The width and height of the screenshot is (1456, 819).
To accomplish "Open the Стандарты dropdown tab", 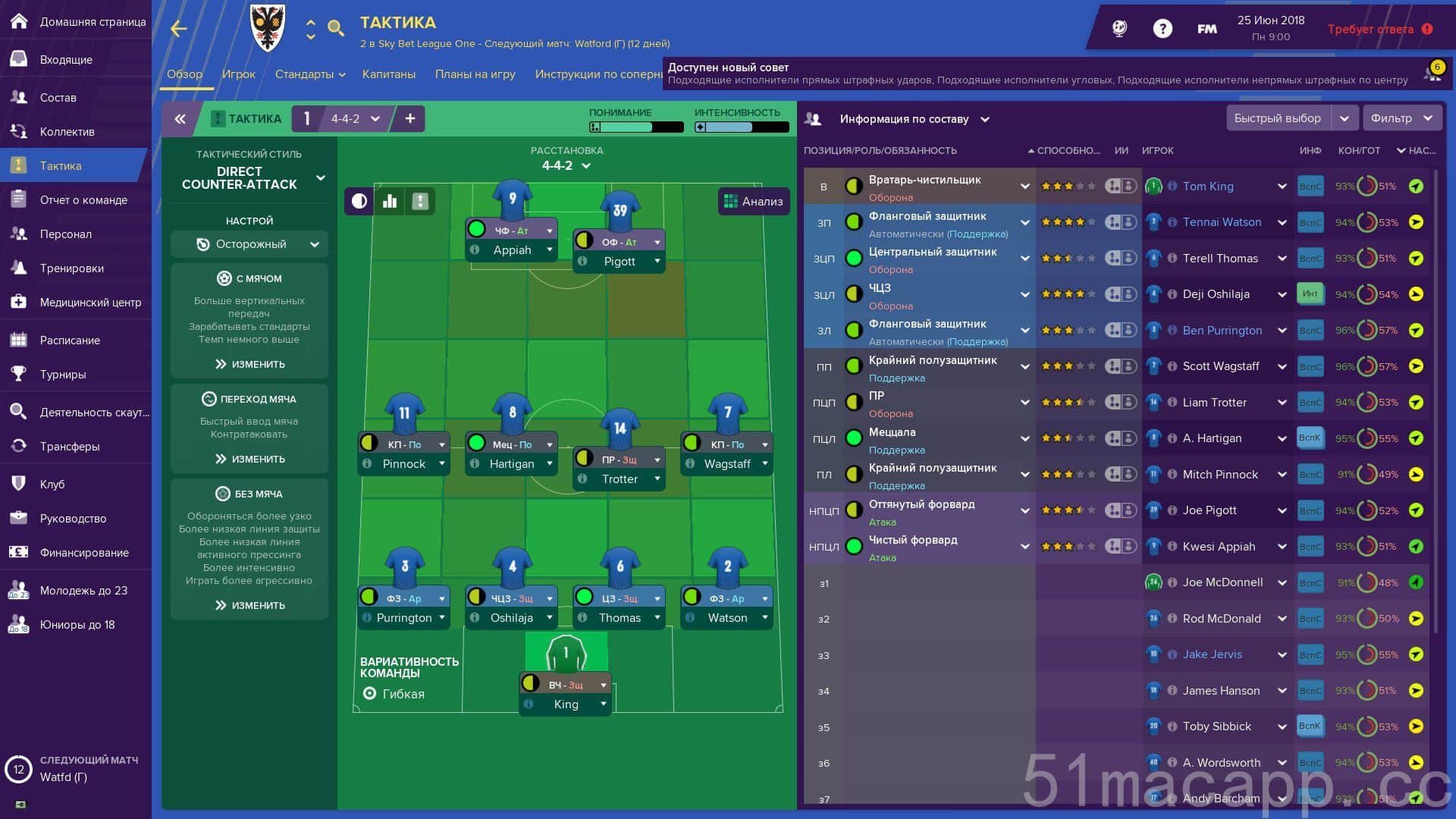I will point(309,74).
